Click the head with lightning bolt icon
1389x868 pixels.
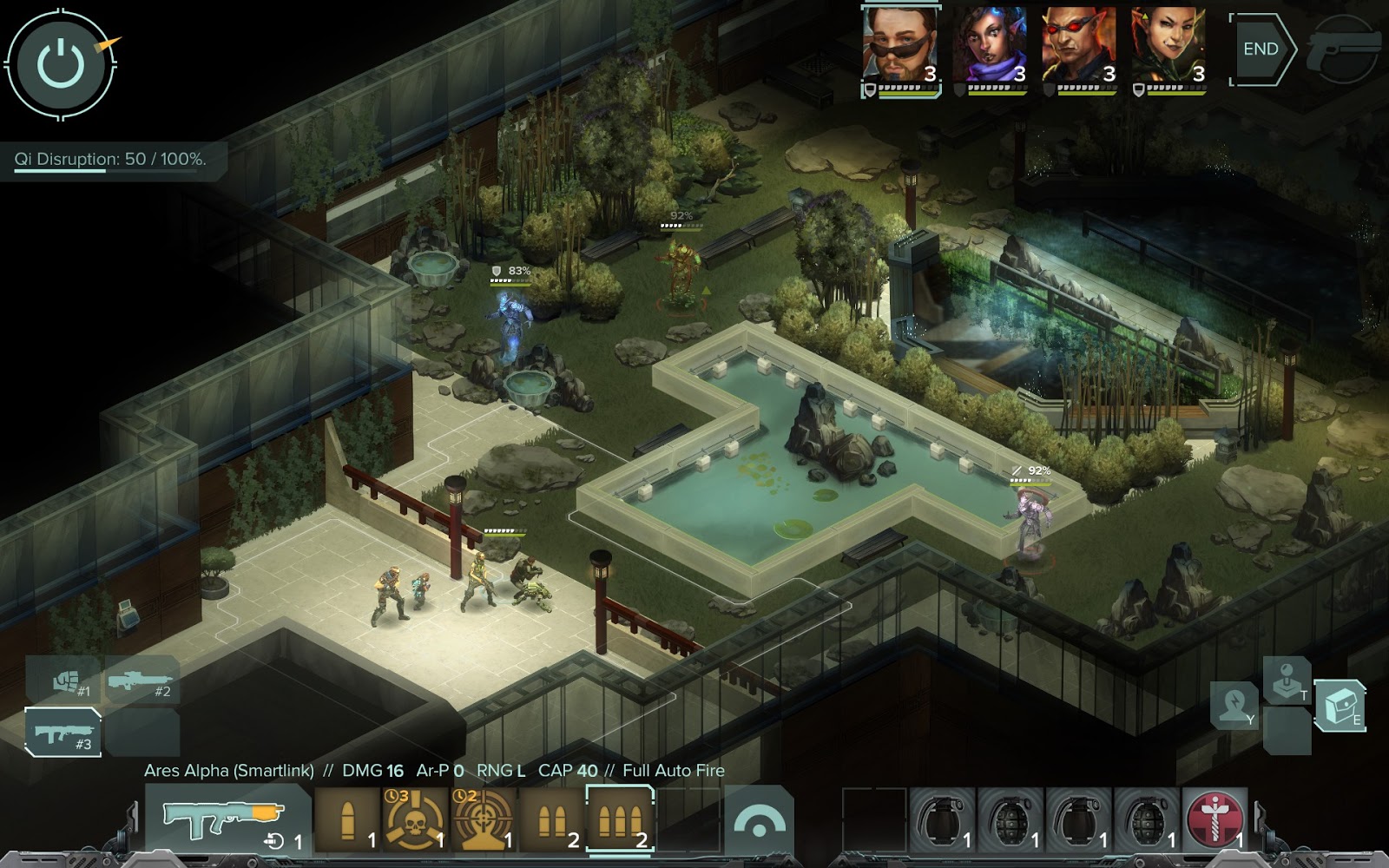pyautogui.click(x=1233, y=705)
